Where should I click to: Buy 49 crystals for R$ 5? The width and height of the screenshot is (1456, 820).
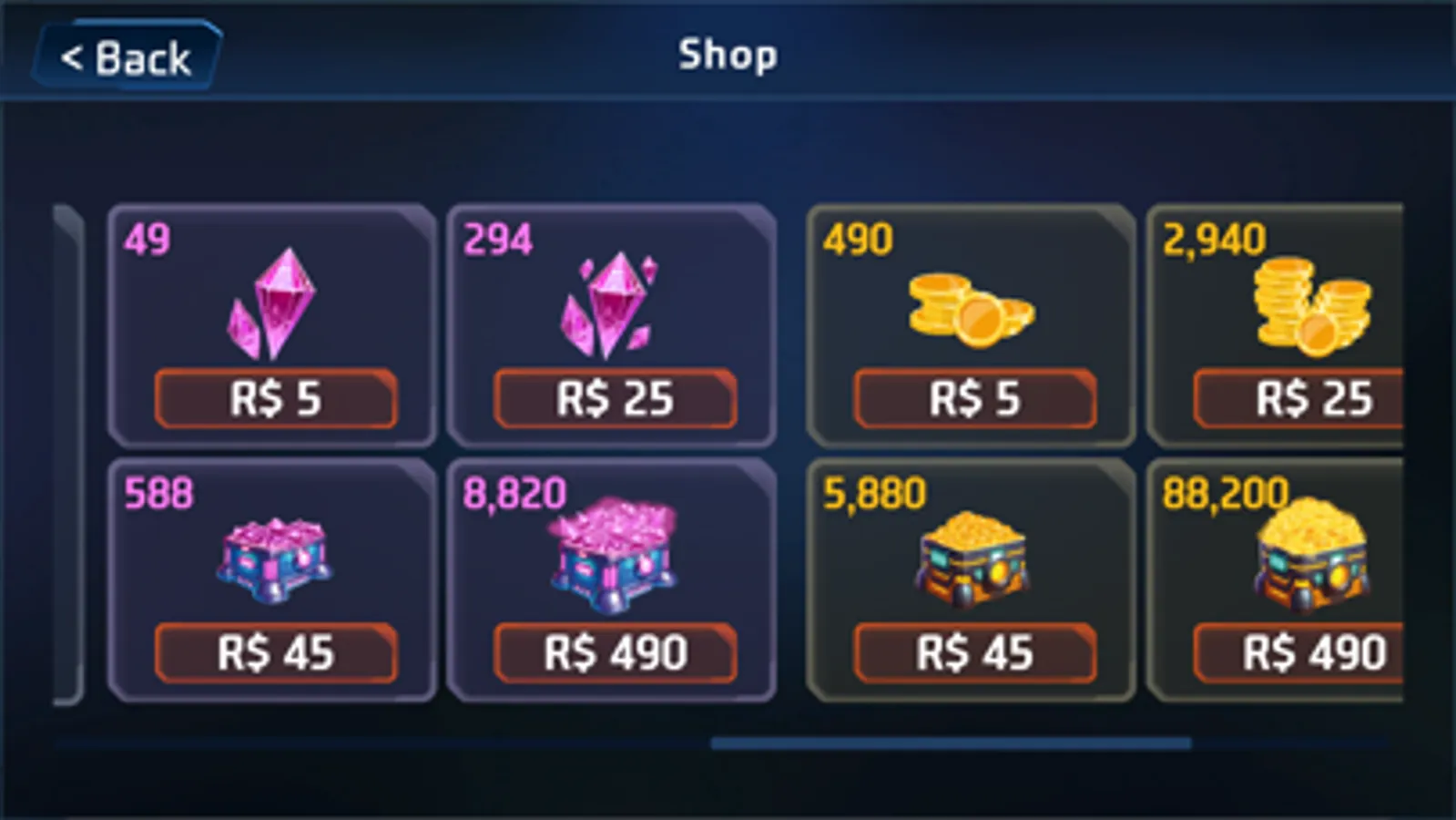click(273, 399)
